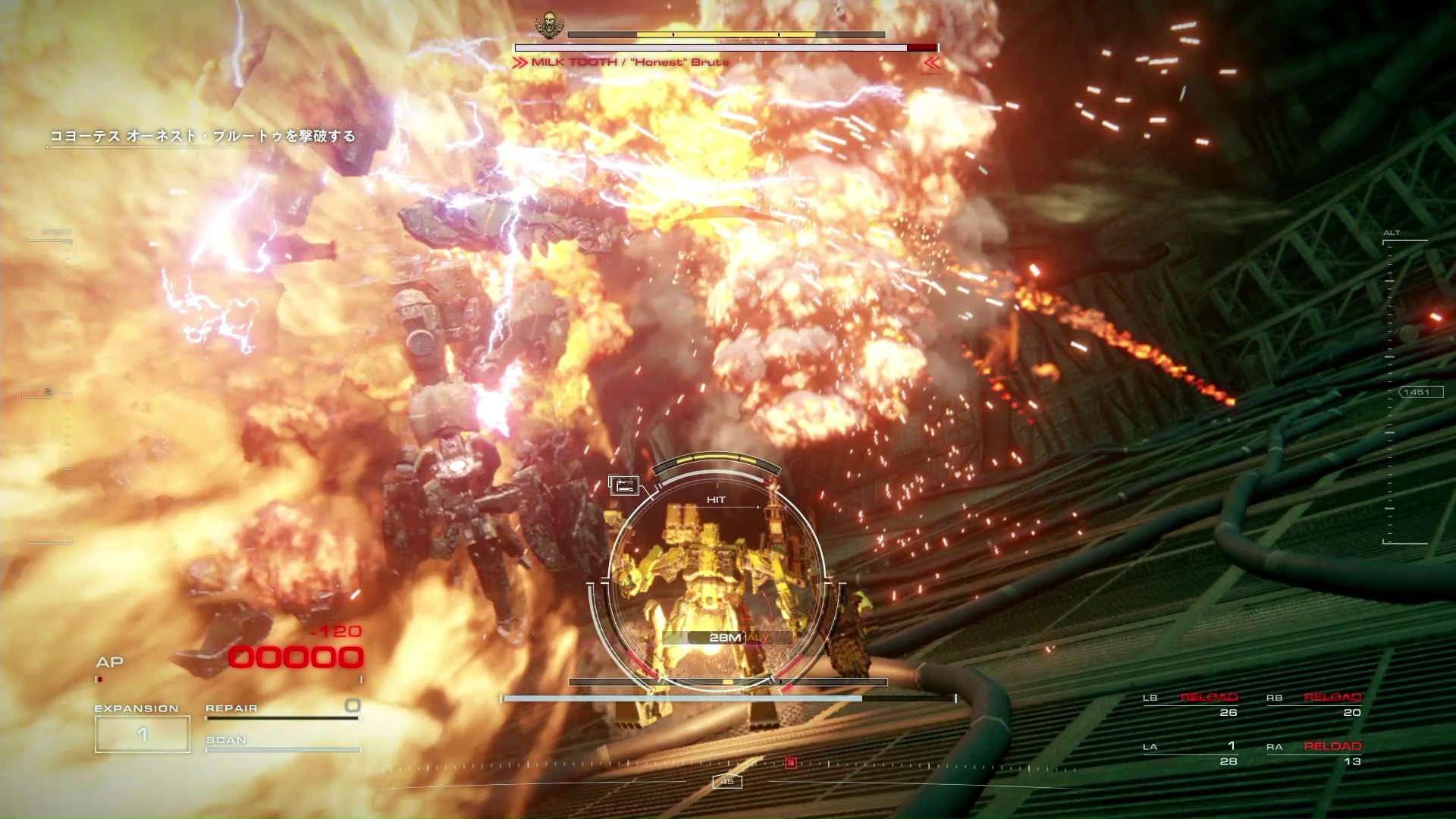
Task: Click the boss skull emblem icon
Action: 548,24
